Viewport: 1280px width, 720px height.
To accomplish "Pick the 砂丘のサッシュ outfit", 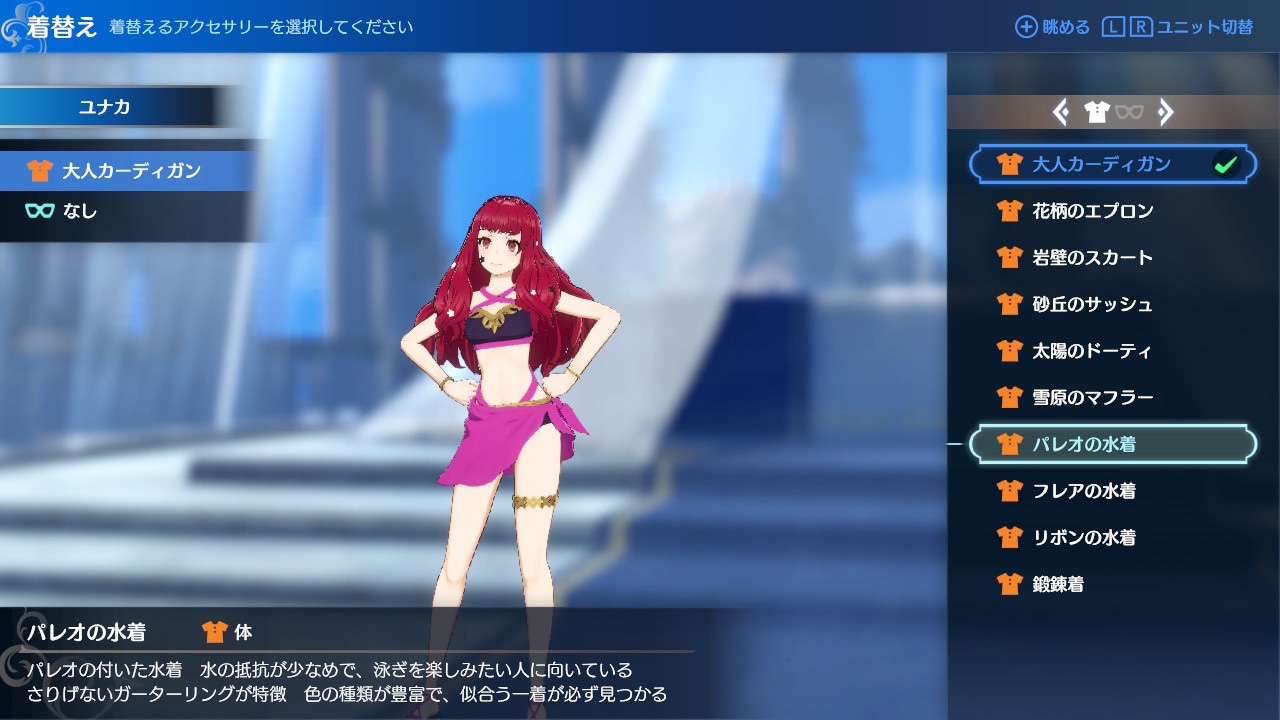I will pyautogui.click(x=1092, y=304).
